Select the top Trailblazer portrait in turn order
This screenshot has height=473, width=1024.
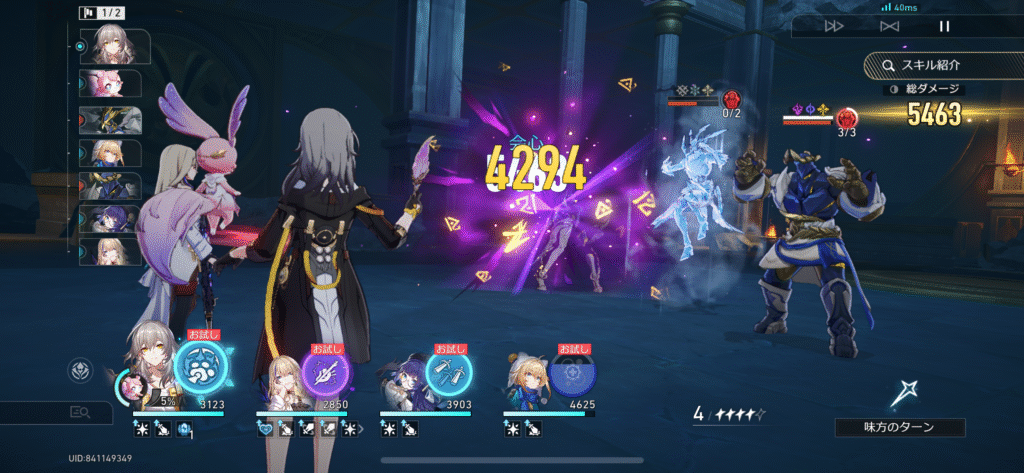(x=112, y=45)
